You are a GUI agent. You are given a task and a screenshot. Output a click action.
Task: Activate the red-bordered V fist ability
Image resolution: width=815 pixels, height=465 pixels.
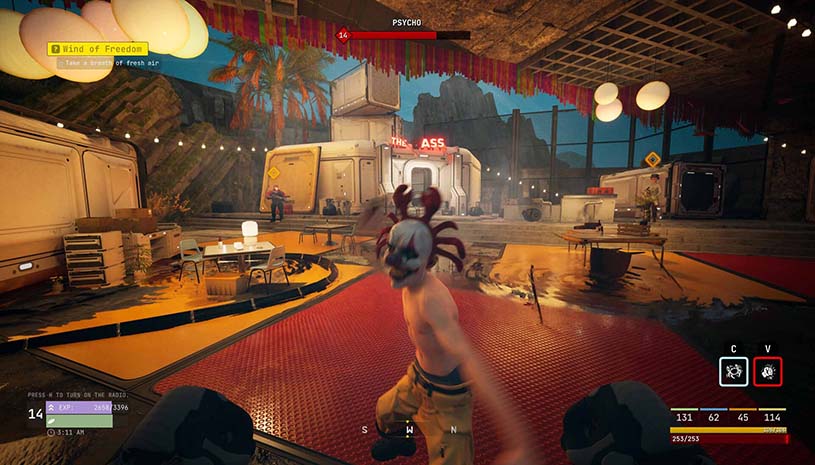point(768,372)
